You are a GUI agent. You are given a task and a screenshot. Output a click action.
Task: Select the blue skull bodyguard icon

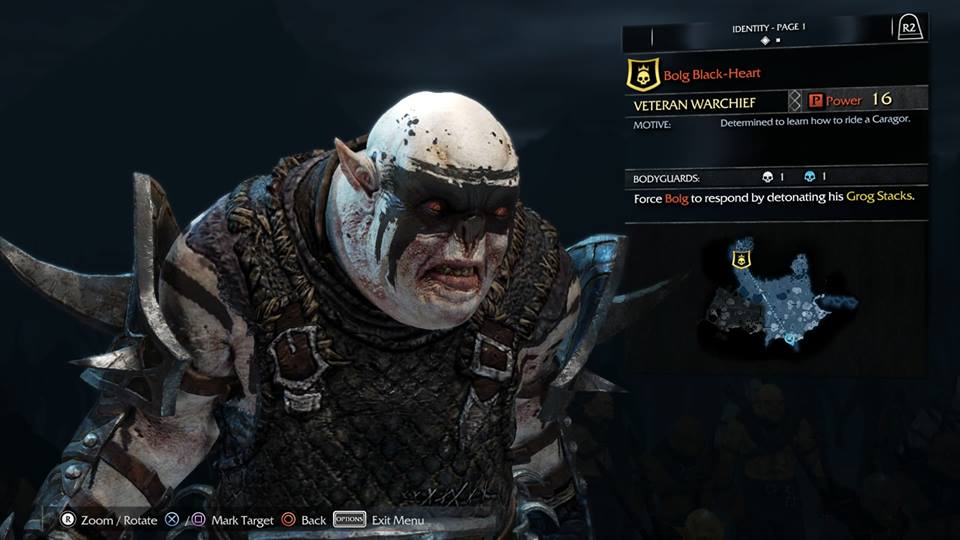point(808,177)
